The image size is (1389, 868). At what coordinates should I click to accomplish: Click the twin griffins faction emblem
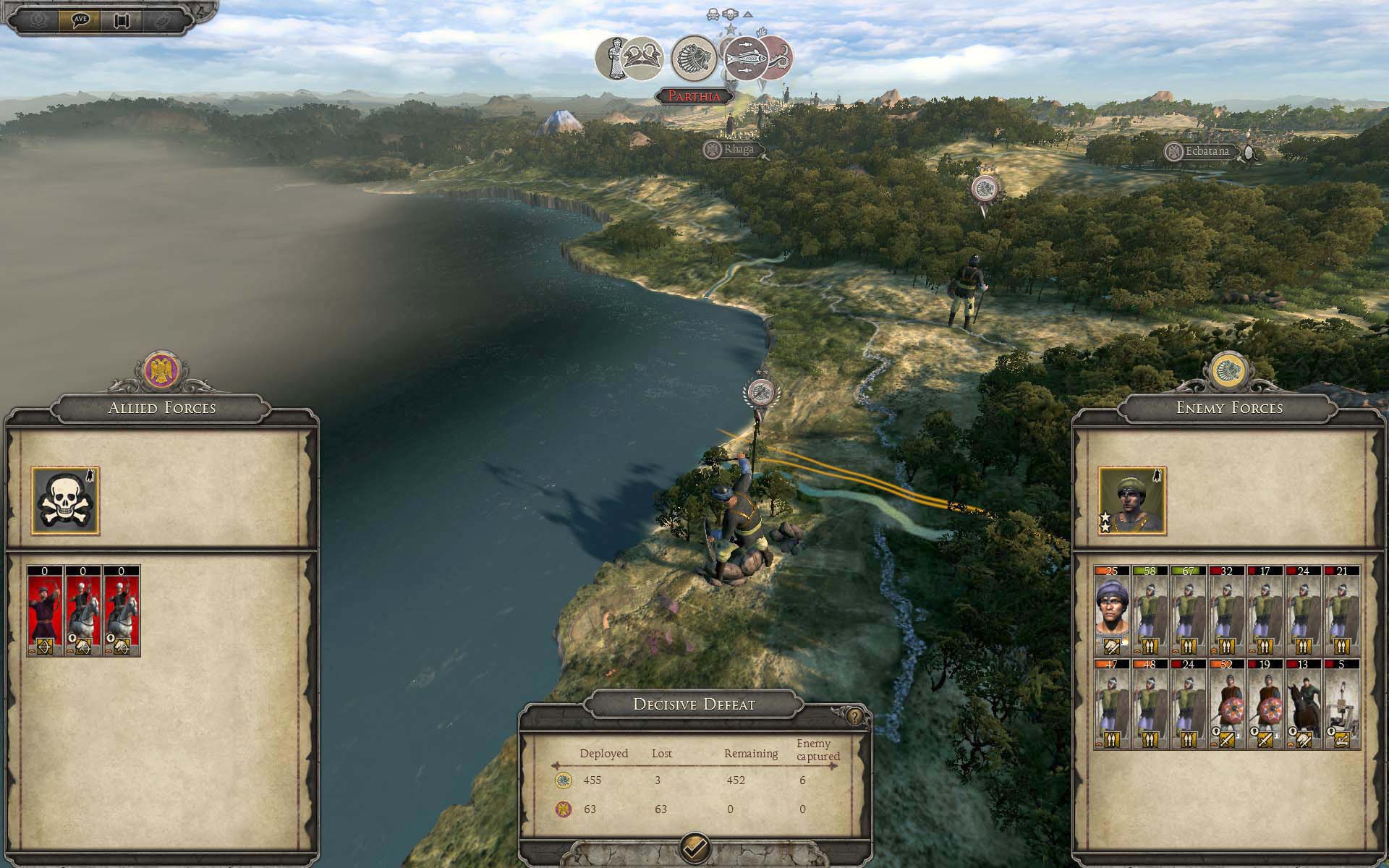(642, 59)
